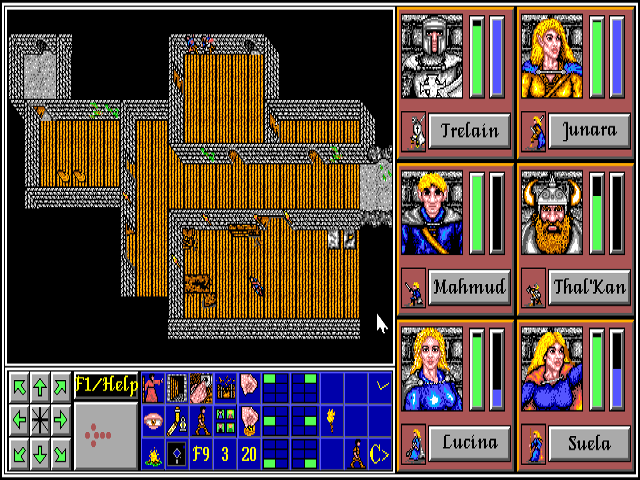Open Trelain's armored knight portrait
This screenshot has height=480, width=640.
[434, 56]
